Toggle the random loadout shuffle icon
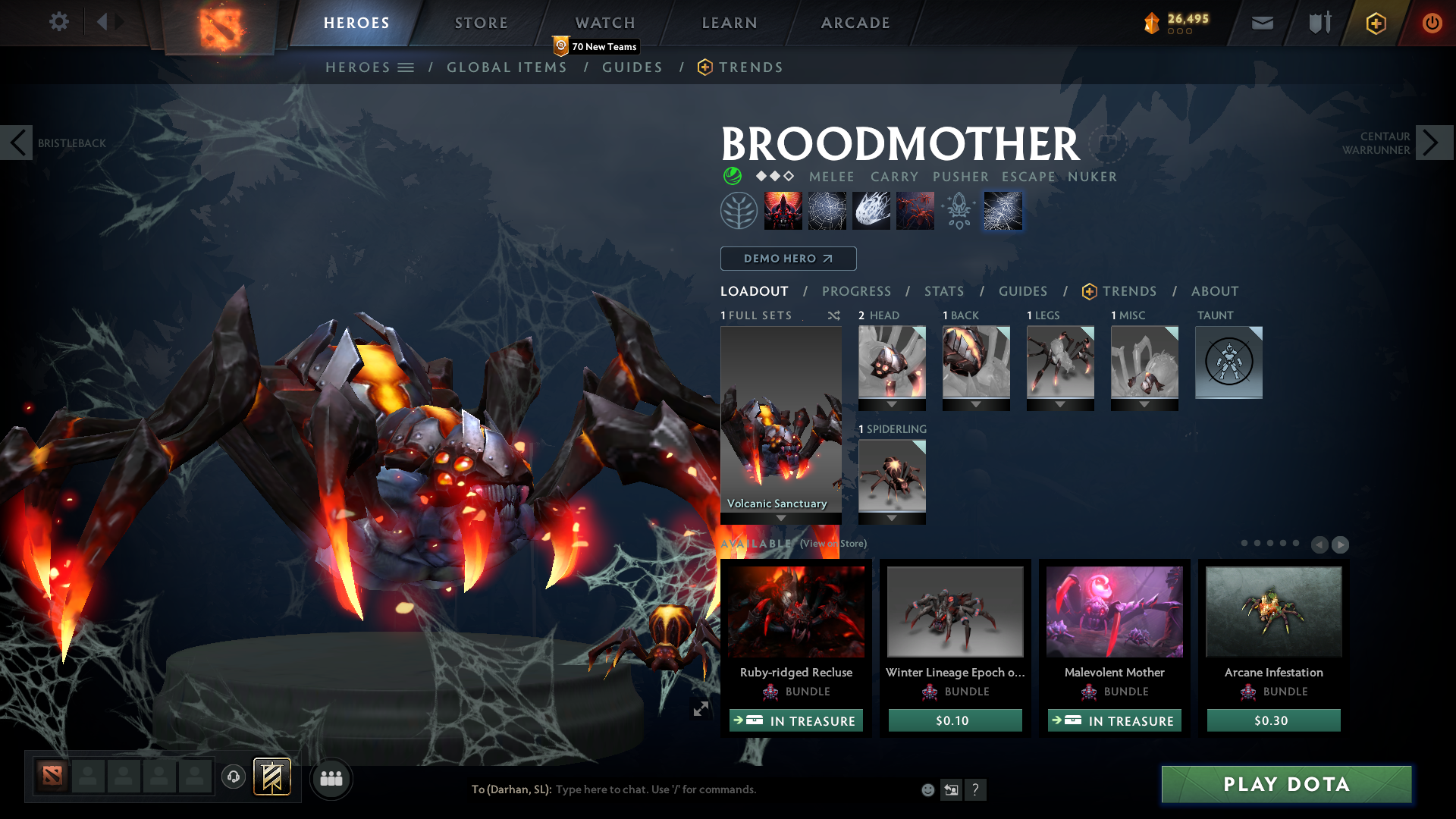This screenshot has height=819, width=1456. [x=833, y=315]
